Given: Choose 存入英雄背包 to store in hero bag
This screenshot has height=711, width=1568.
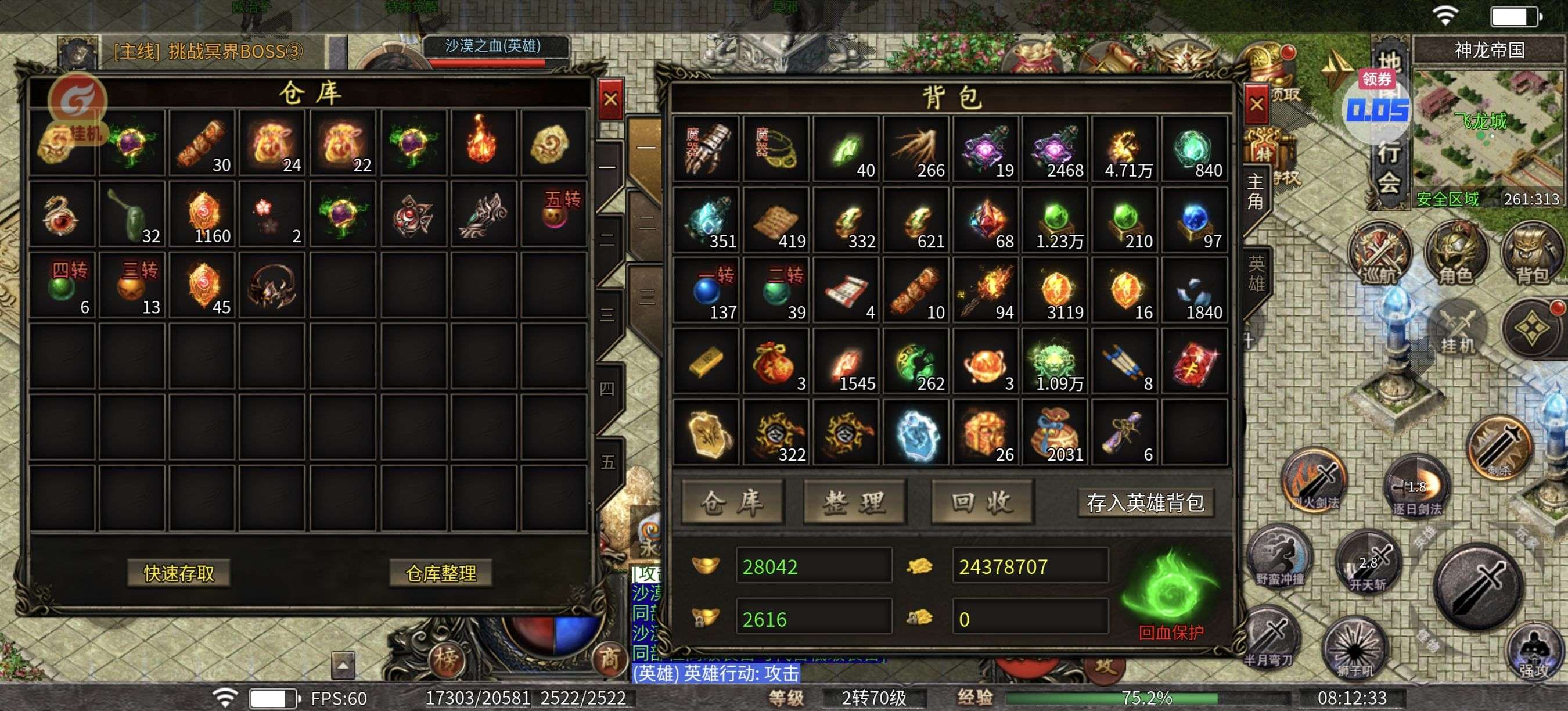Looking at the screenshot, I should tap(1145, 503).
